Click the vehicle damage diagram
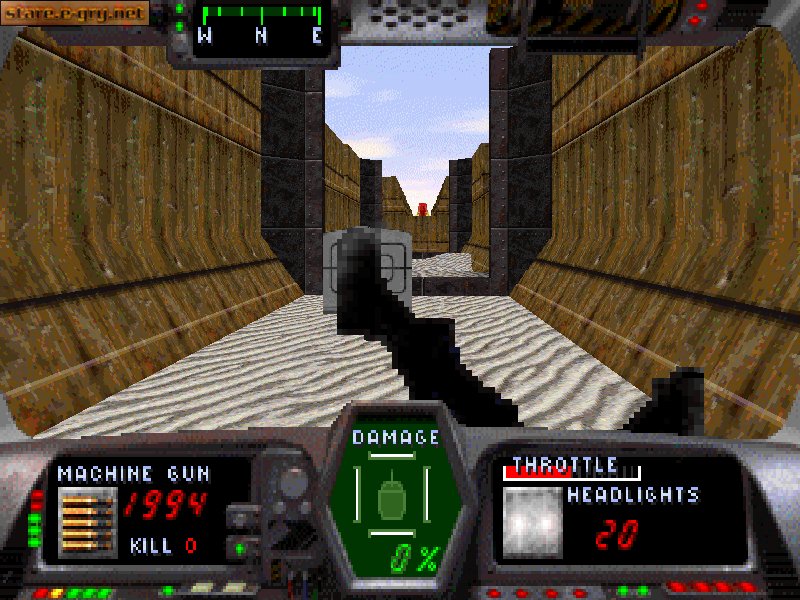This screenshot has width=800, height=600. tap(398, 497)
